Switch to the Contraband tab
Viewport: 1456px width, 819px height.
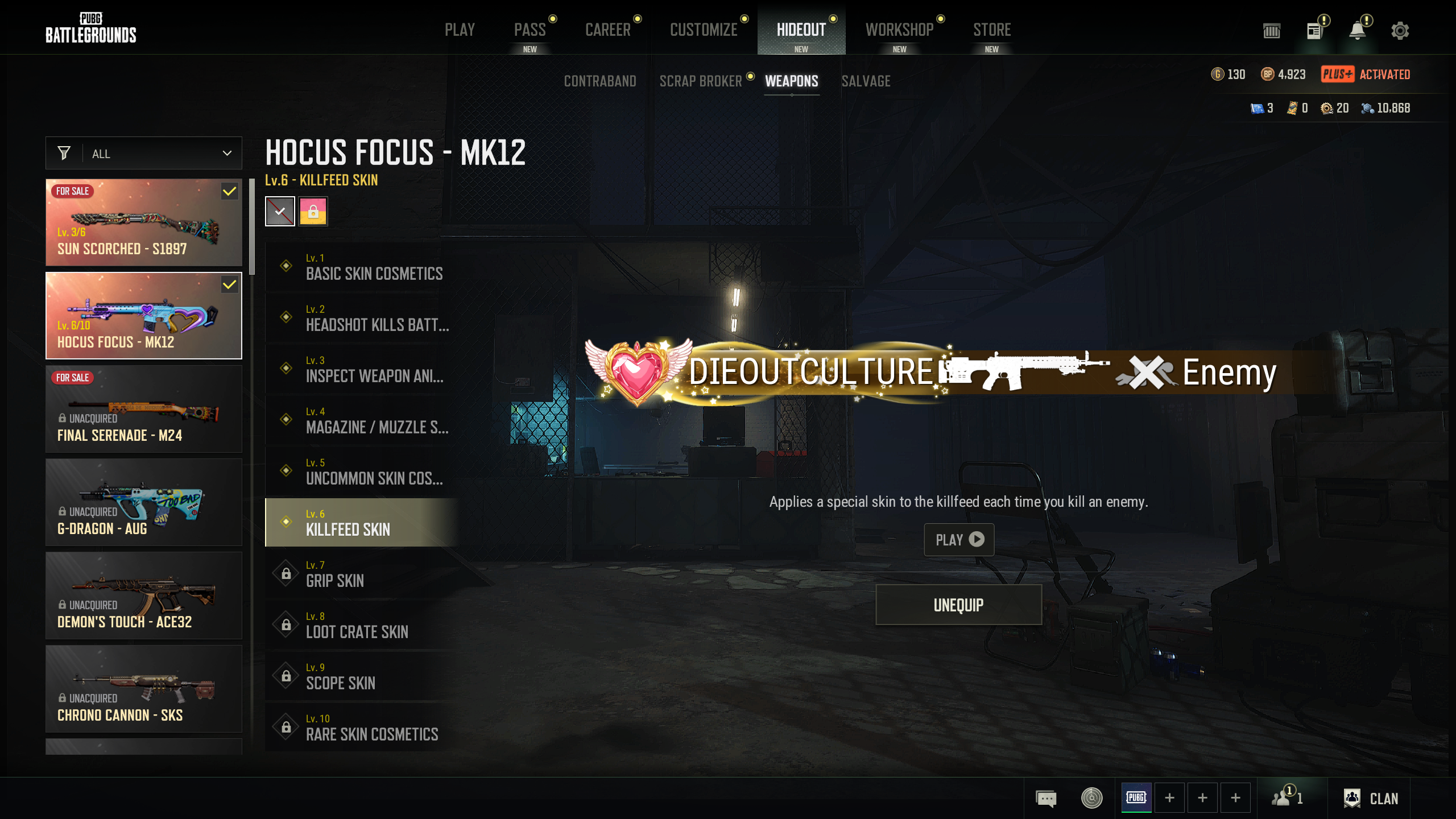pos(600,81)
